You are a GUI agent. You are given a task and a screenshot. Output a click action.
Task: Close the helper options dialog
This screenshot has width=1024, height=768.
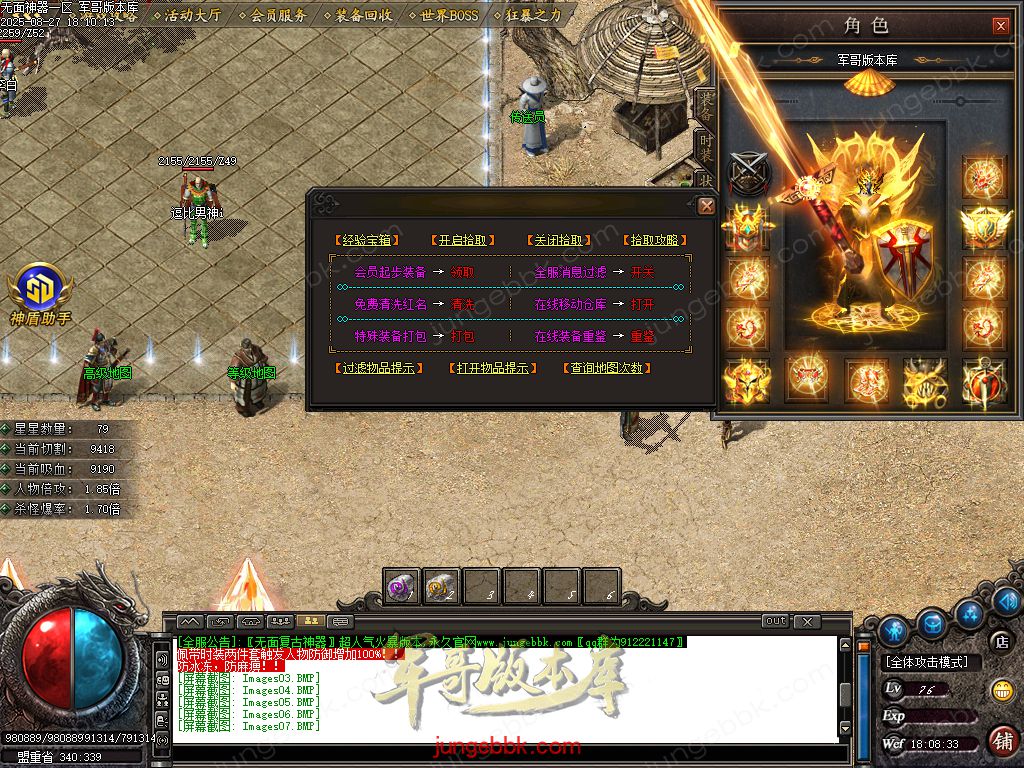pos(707,206)
